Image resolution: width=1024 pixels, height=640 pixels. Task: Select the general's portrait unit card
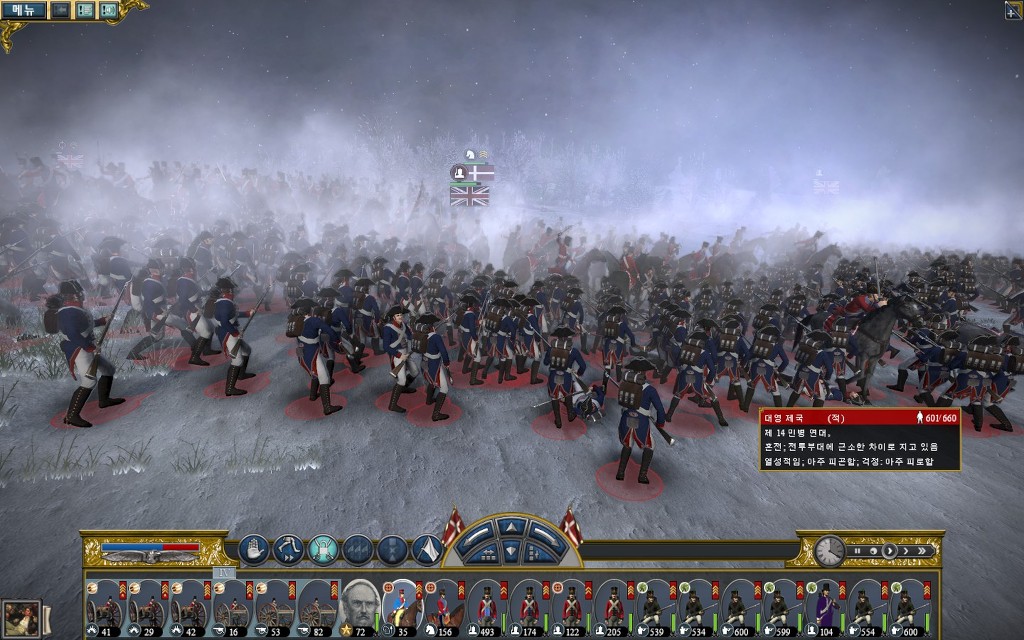coord(358,603)
